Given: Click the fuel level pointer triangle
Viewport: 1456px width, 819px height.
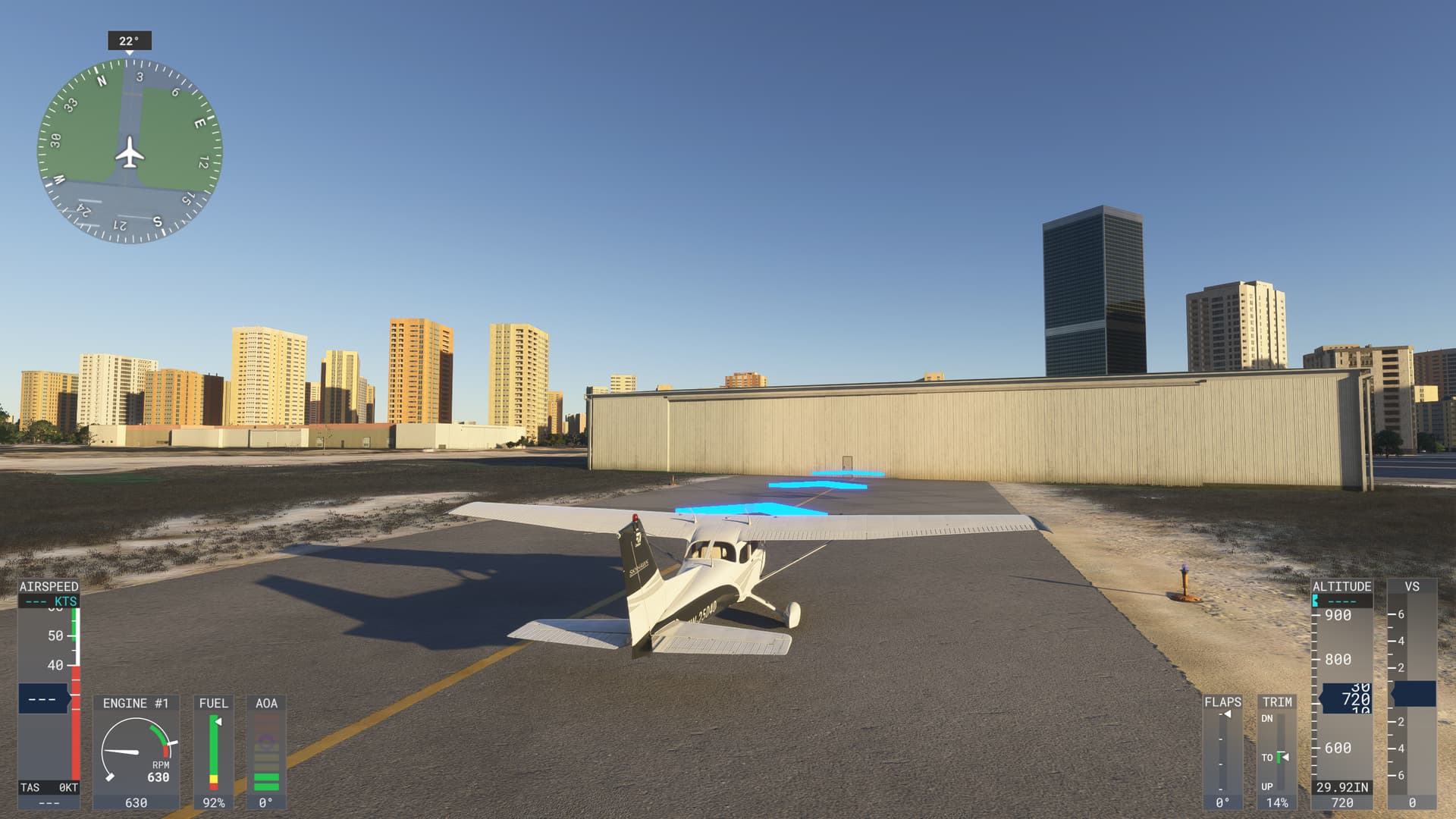Looking at the screenshot, I should click(218, 720).
